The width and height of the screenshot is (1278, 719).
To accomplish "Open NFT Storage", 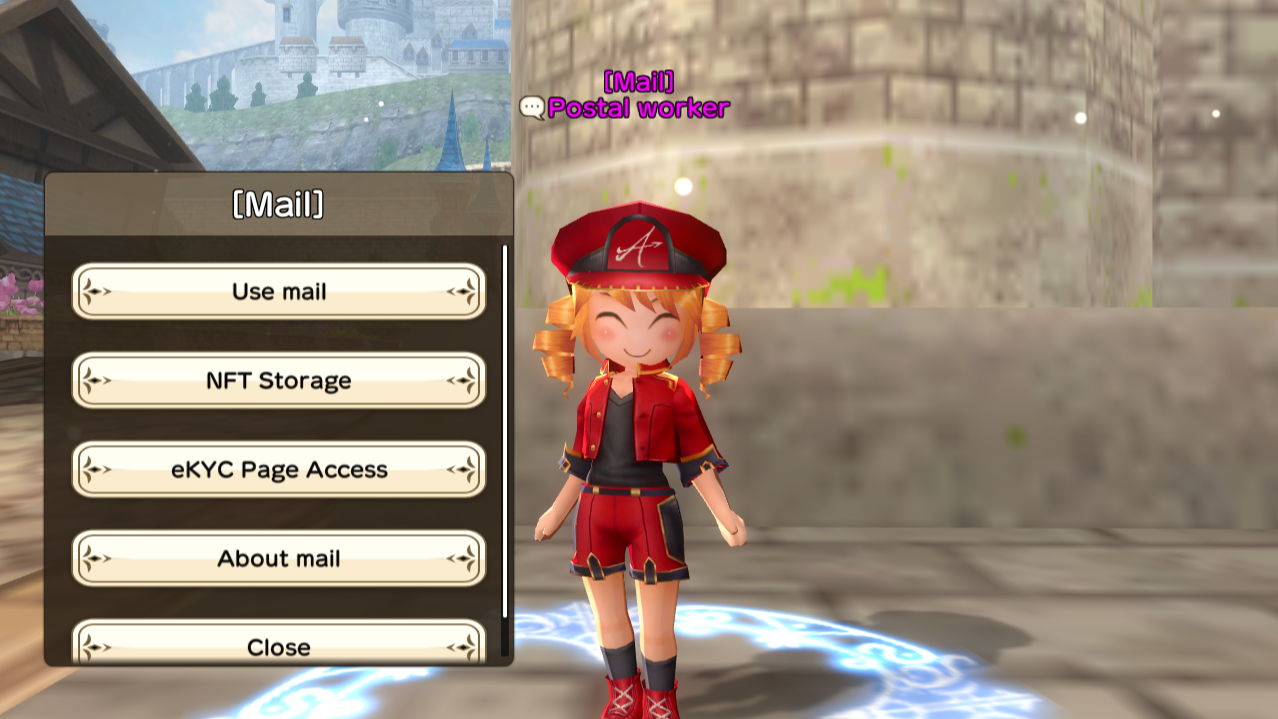I will point(278,380).
